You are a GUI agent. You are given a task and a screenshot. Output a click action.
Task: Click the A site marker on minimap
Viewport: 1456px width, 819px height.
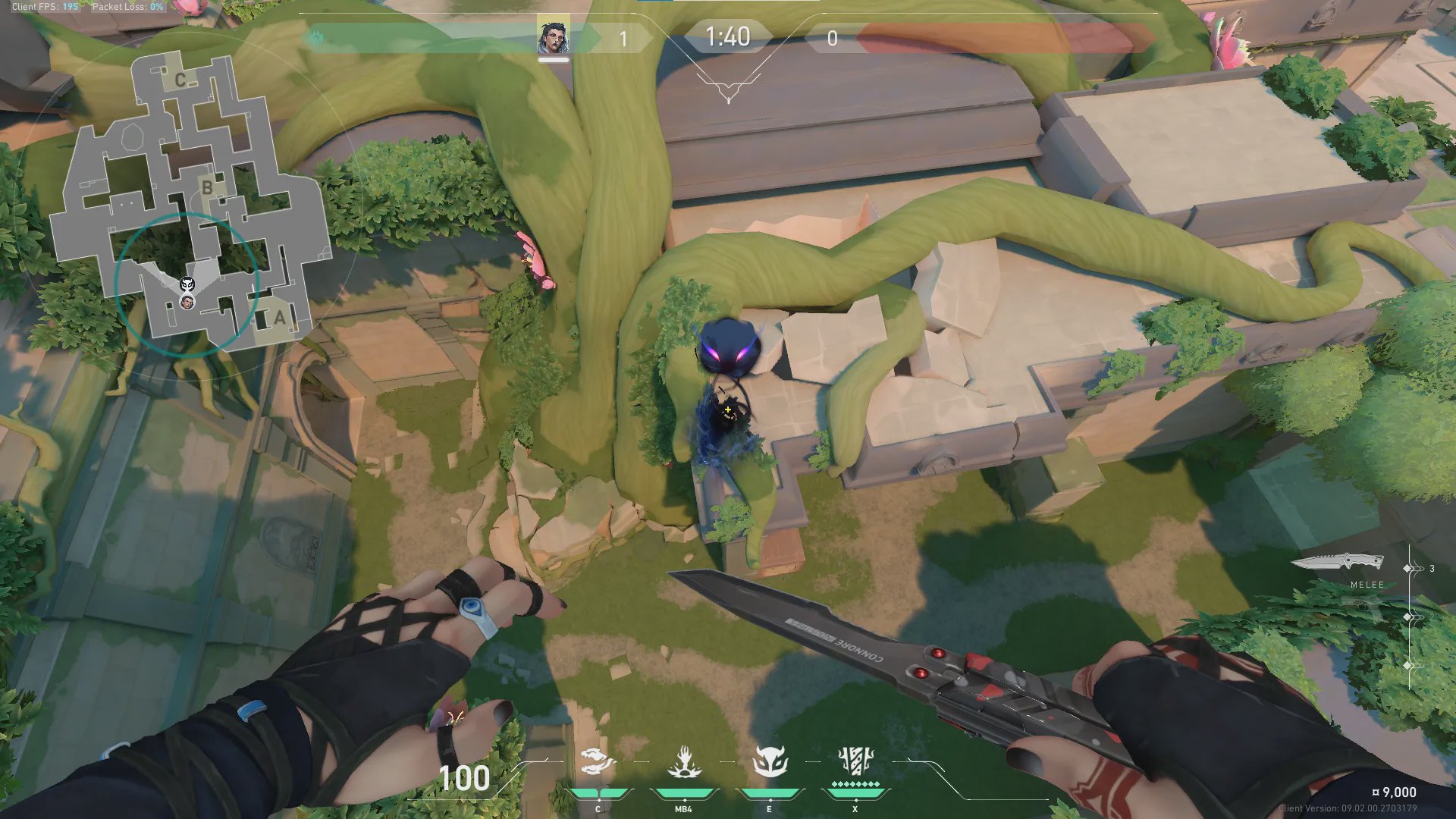click(x=279, y=318)
